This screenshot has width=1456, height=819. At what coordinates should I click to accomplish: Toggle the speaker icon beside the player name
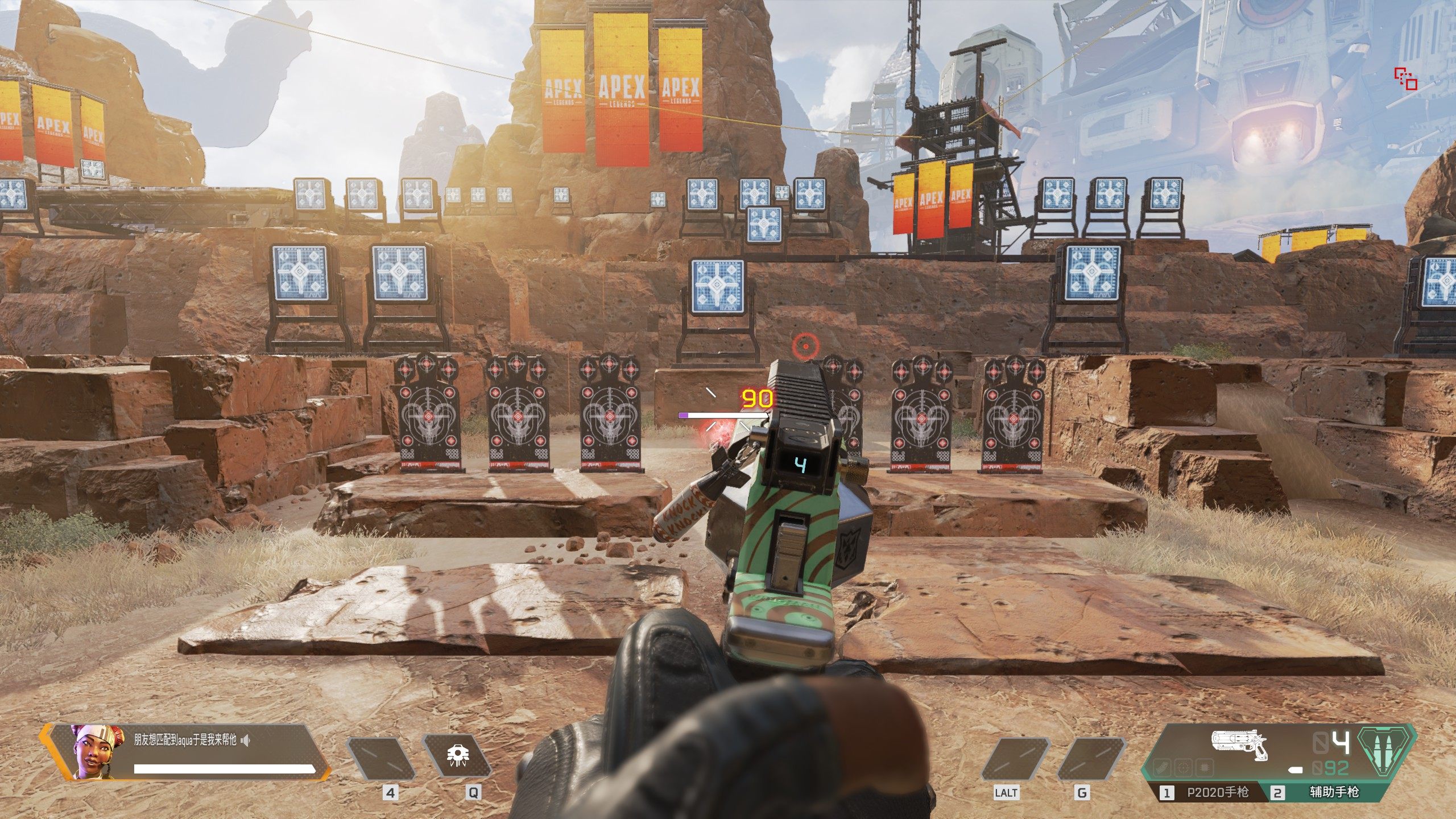[246, 741]
